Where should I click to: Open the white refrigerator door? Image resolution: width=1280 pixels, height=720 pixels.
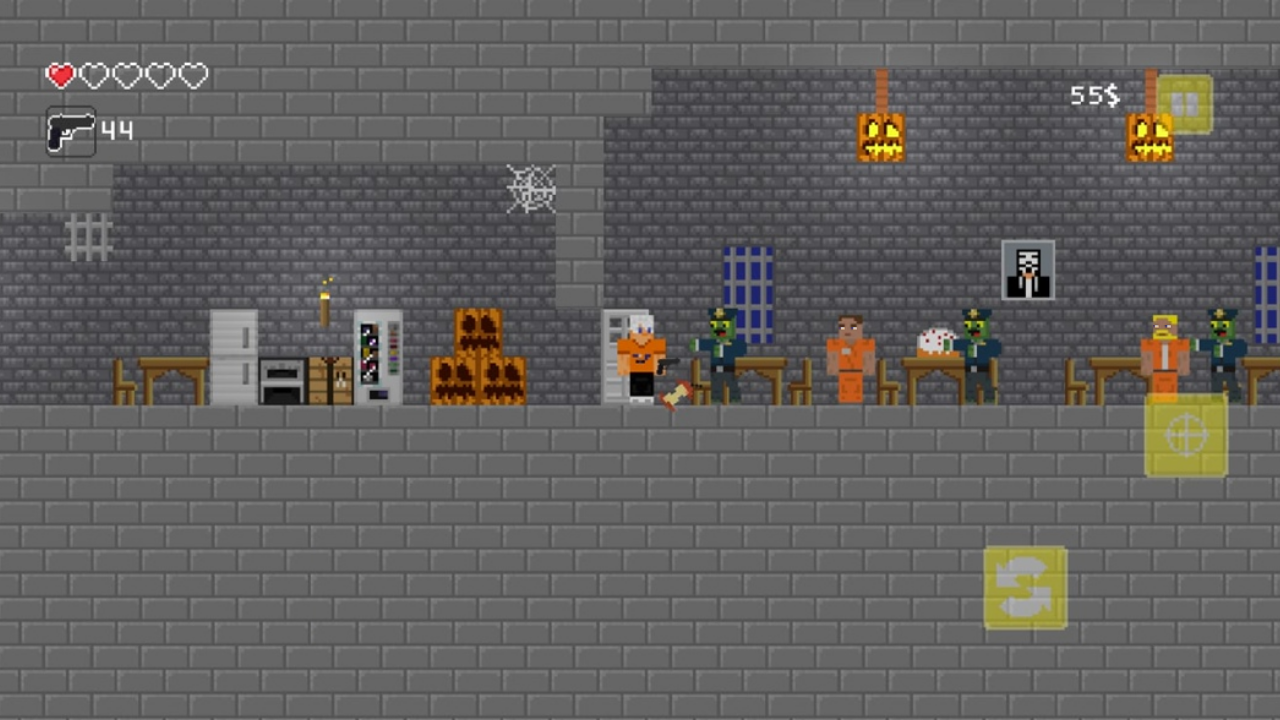[x=233, y=355]
